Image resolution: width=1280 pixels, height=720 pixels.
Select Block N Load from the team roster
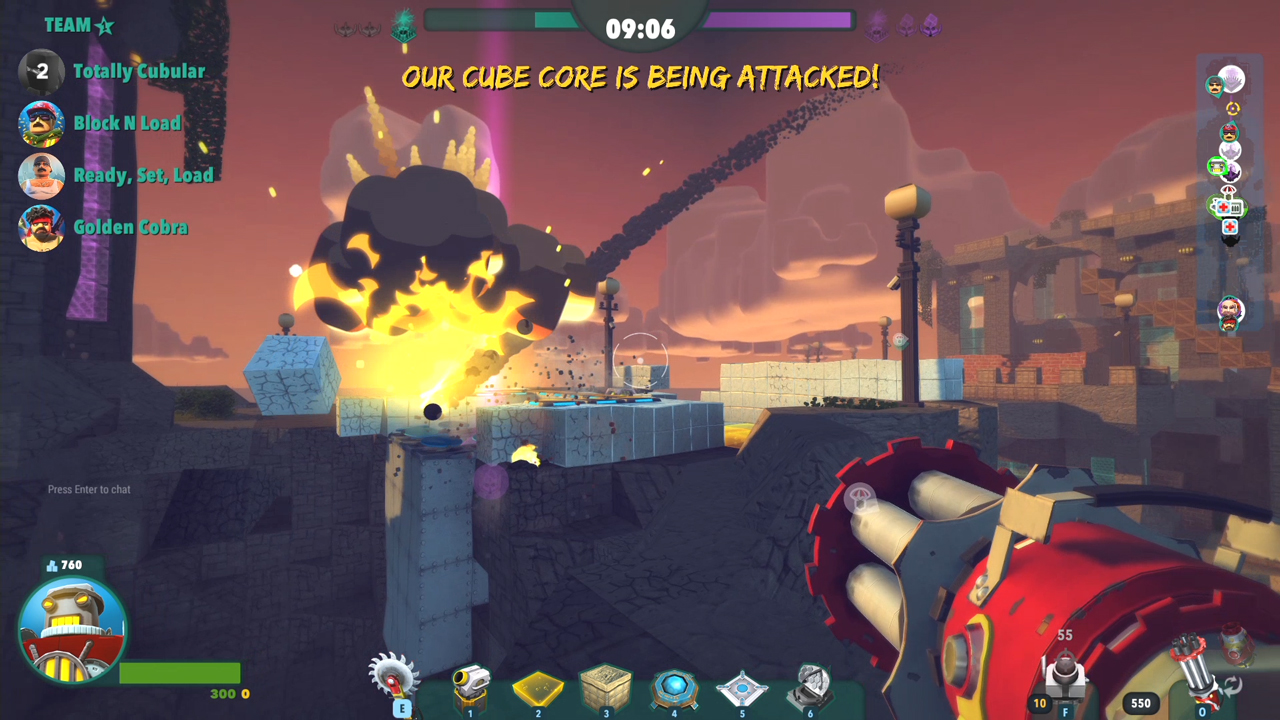pos(126,123)
